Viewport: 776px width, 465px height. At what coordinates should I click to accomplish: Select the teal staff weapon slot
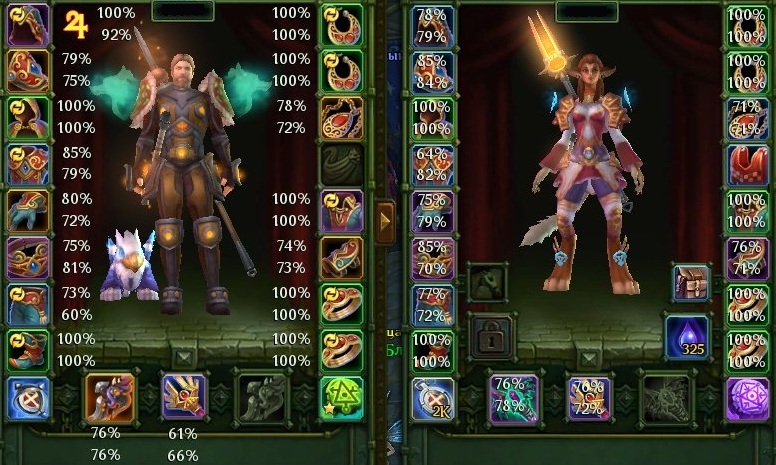pyautogui.click(x=513, y=398)
